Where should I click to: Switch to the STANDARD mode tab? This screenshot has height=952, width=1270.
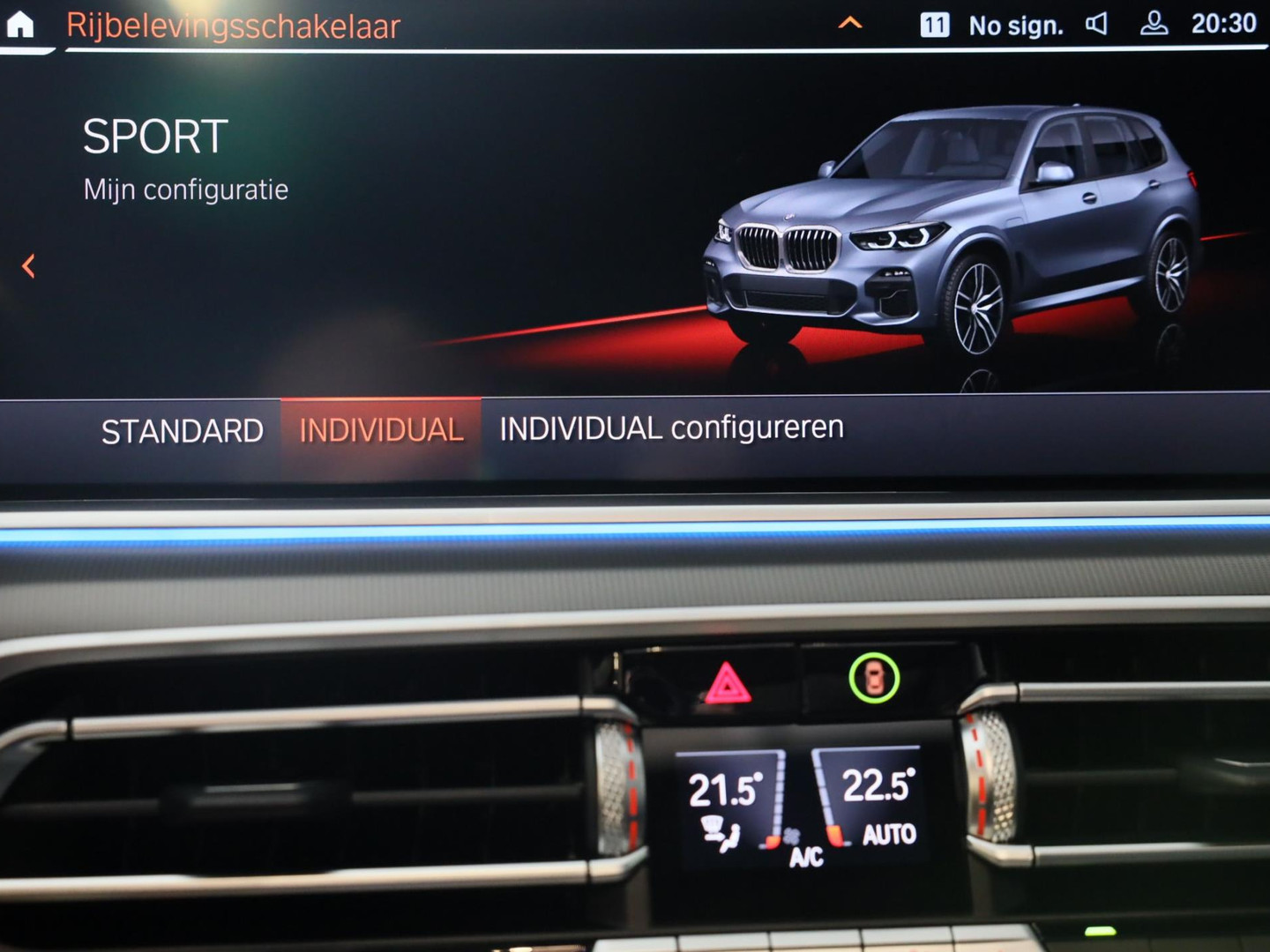[x=183, y=430]
